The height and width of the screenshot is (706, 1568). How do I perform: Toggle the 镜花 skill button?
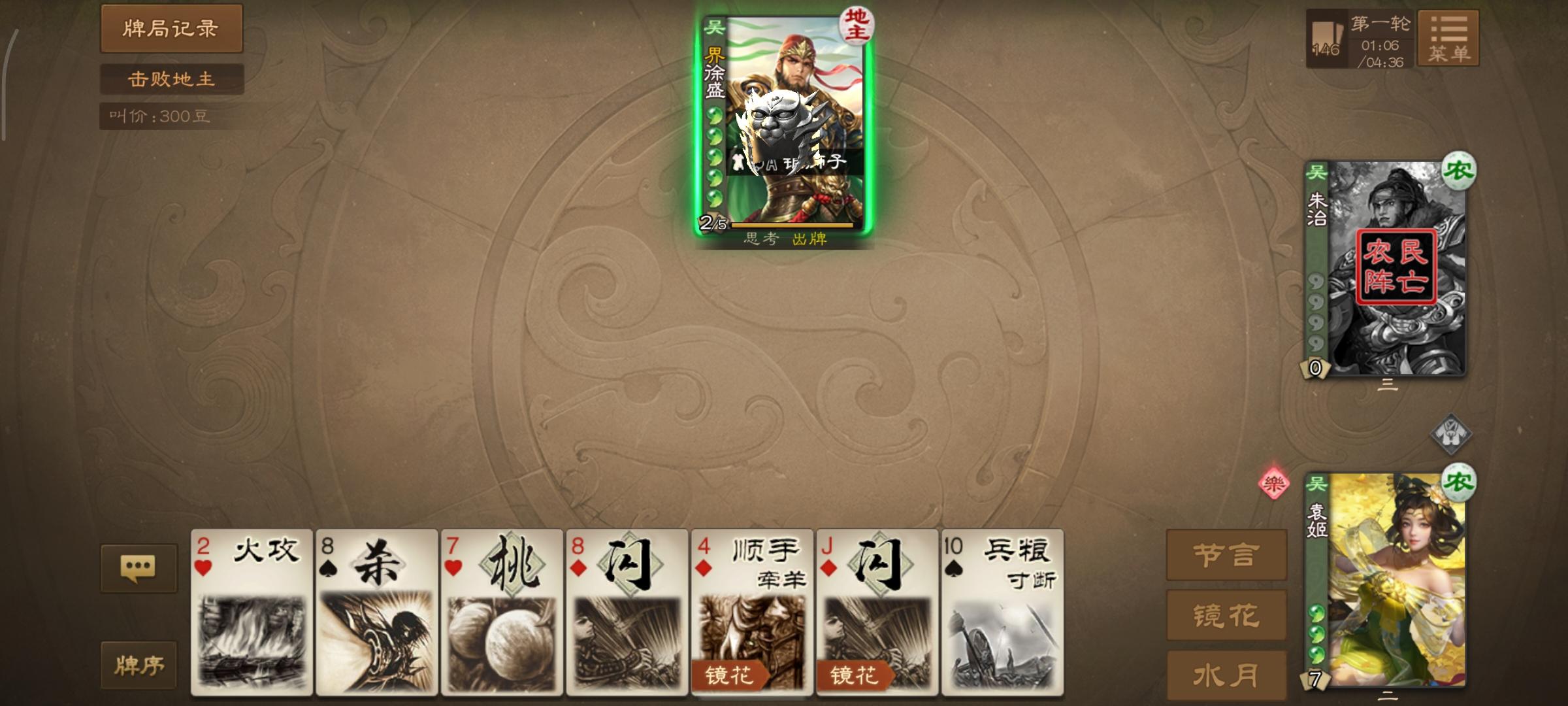click(x=1226, y=614)
